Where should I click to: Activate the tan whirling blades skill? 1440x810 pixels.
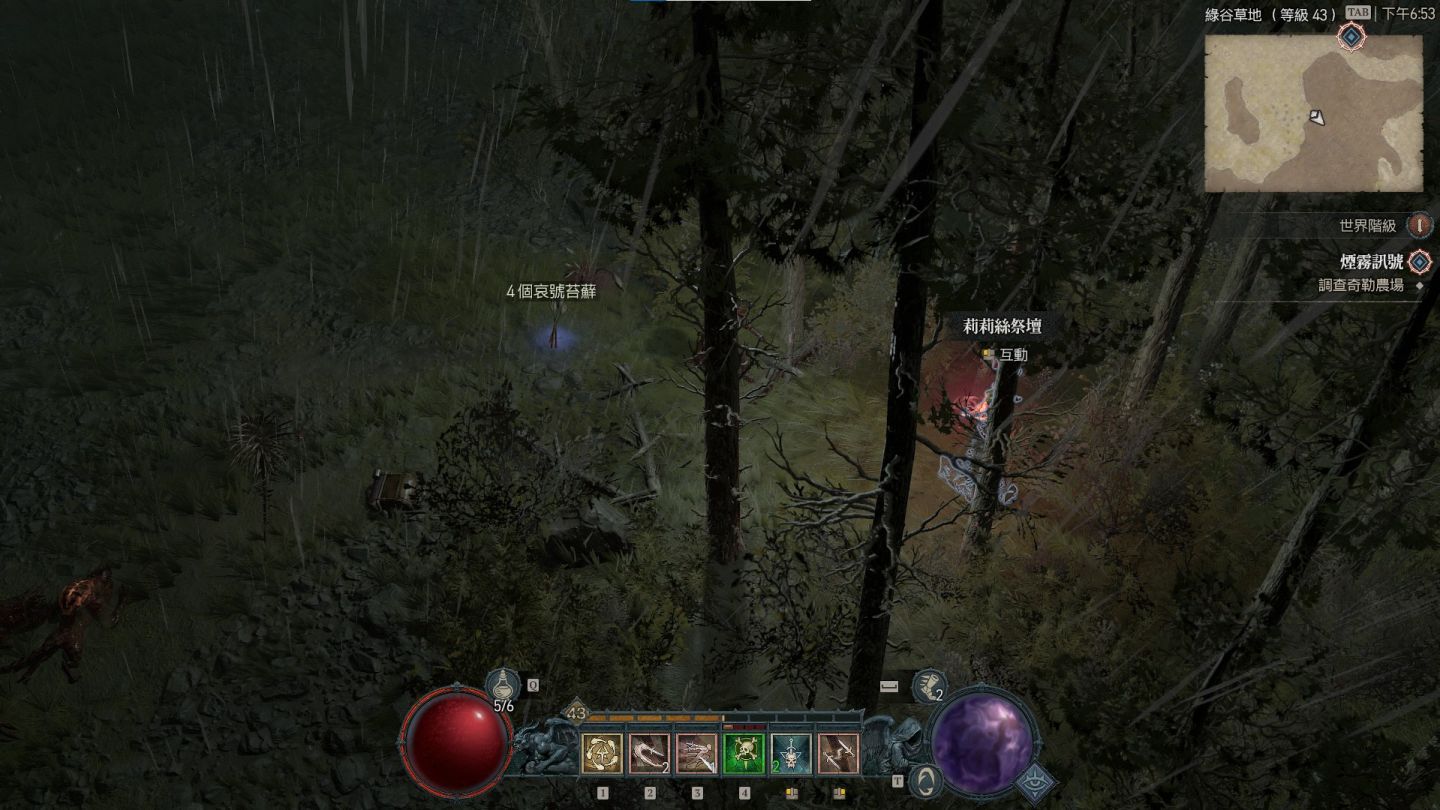pyautogui.click(x=602, y=754)
